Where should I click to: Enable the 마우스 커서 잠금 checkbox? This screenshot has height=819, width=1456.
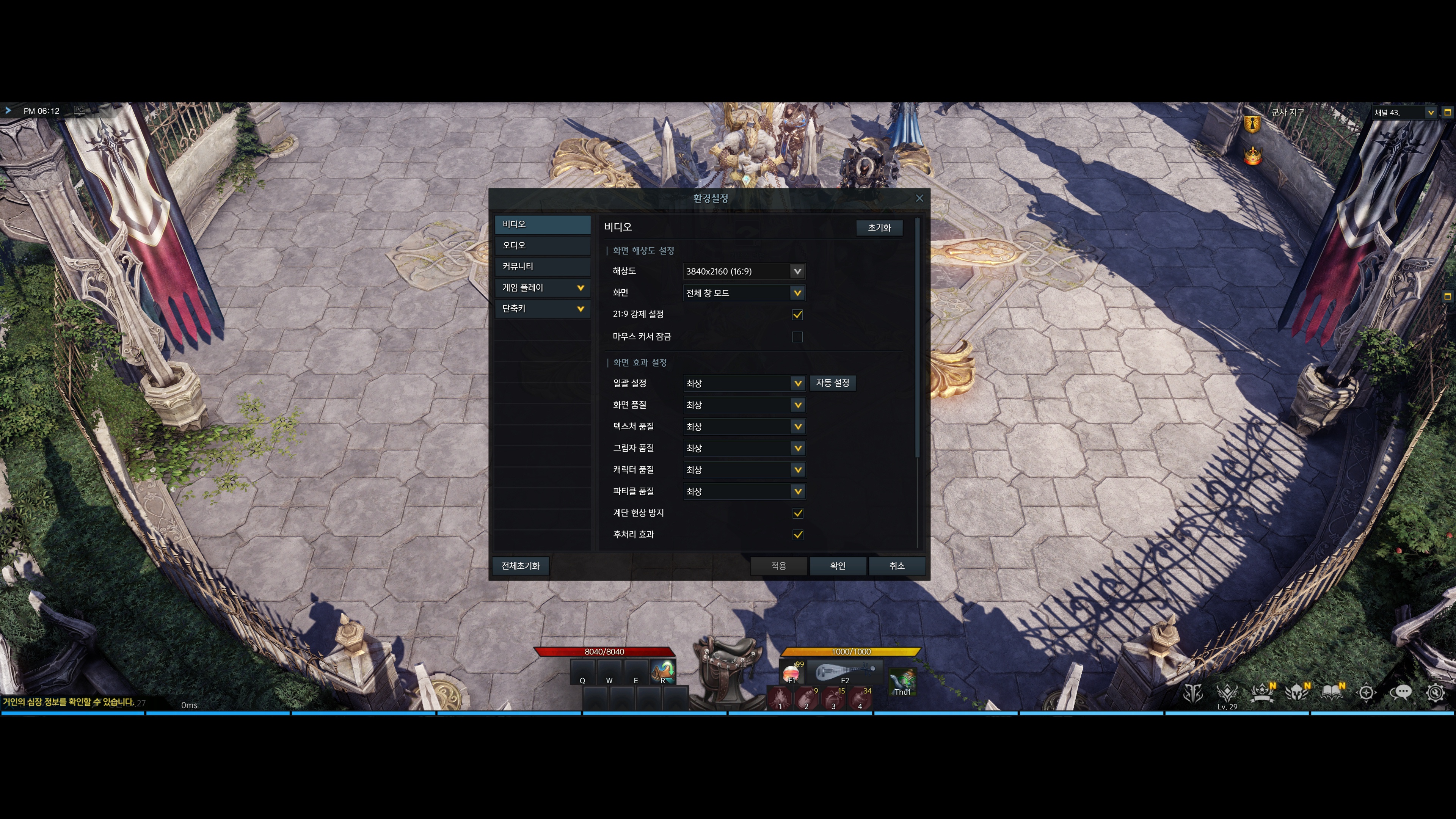797,337
